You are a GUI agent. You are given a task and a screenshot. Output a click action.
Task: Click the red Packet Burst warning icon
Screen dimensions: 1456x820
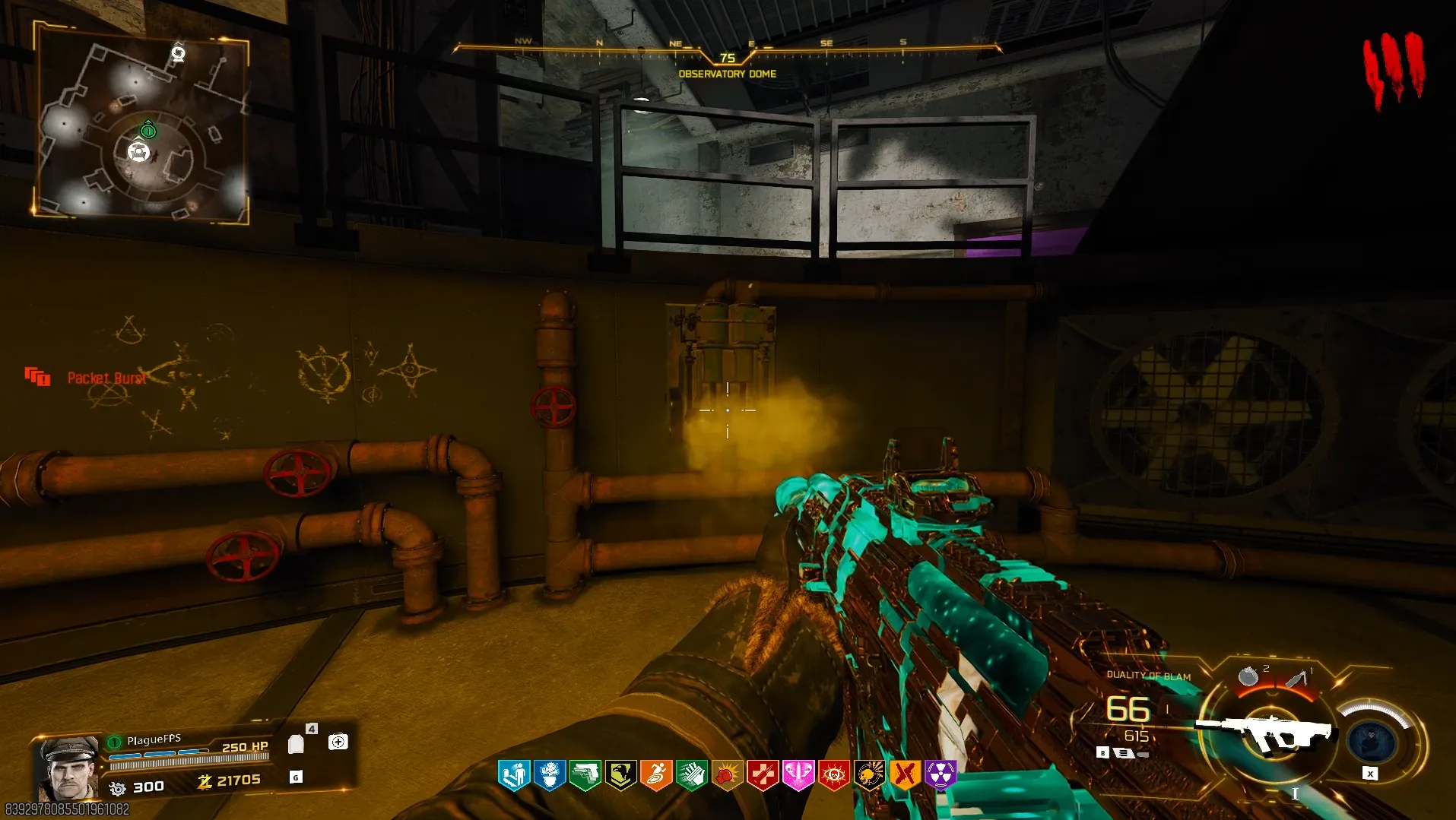[37, 376]
